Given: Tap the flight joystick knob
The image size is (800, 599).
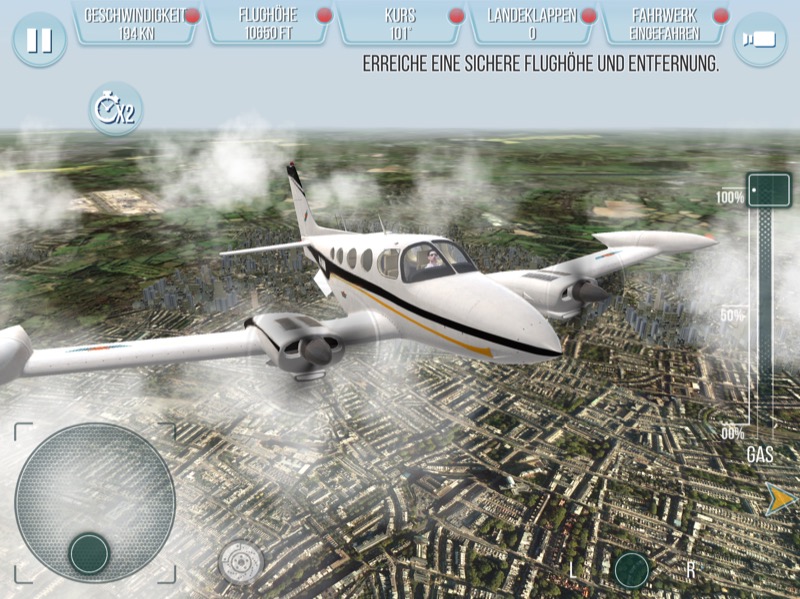Looking at the screenshot, I should coord(89,553).
